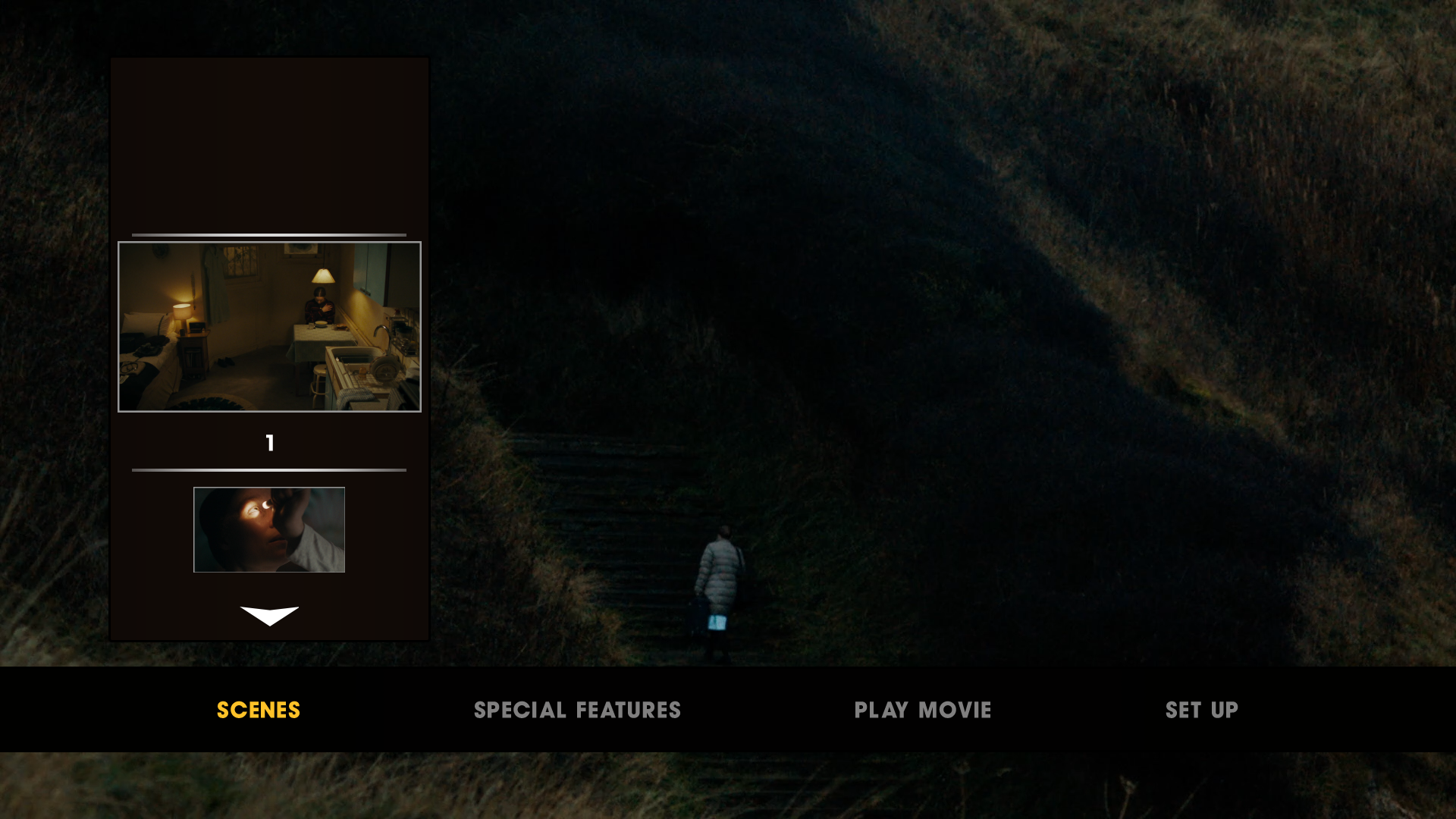Select the scene 1 kitchen thumbnail
This screenshot has width=1456, height=819.
click(269, 327)
